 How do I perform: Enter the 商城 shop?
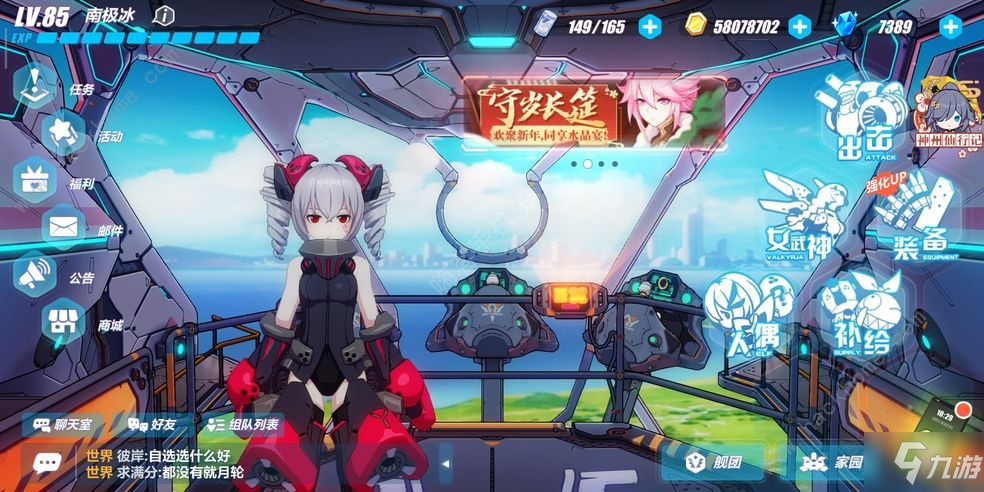[x=64, y=321]
